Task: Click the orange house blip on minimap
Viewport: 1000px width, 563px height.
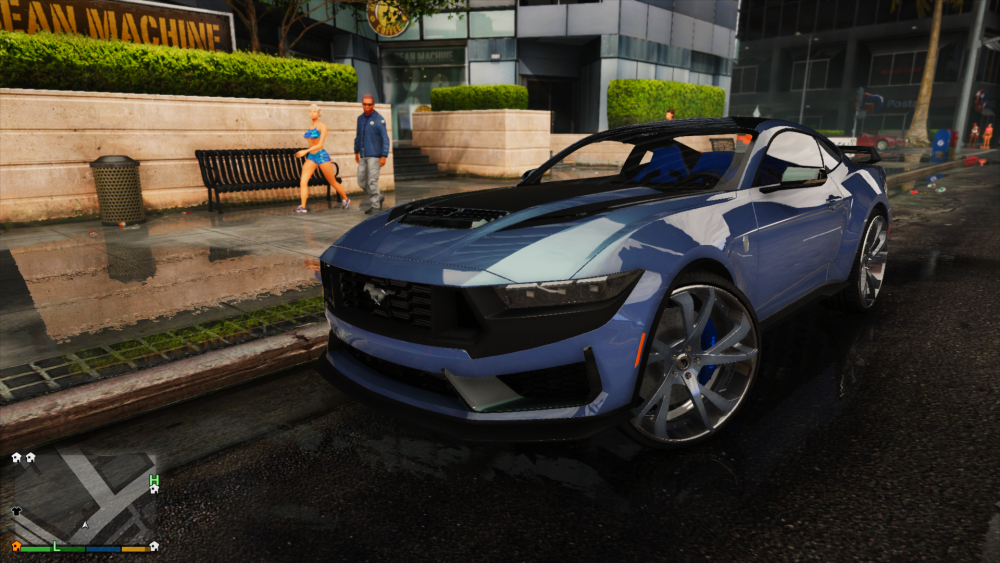Action: (16, 546)
